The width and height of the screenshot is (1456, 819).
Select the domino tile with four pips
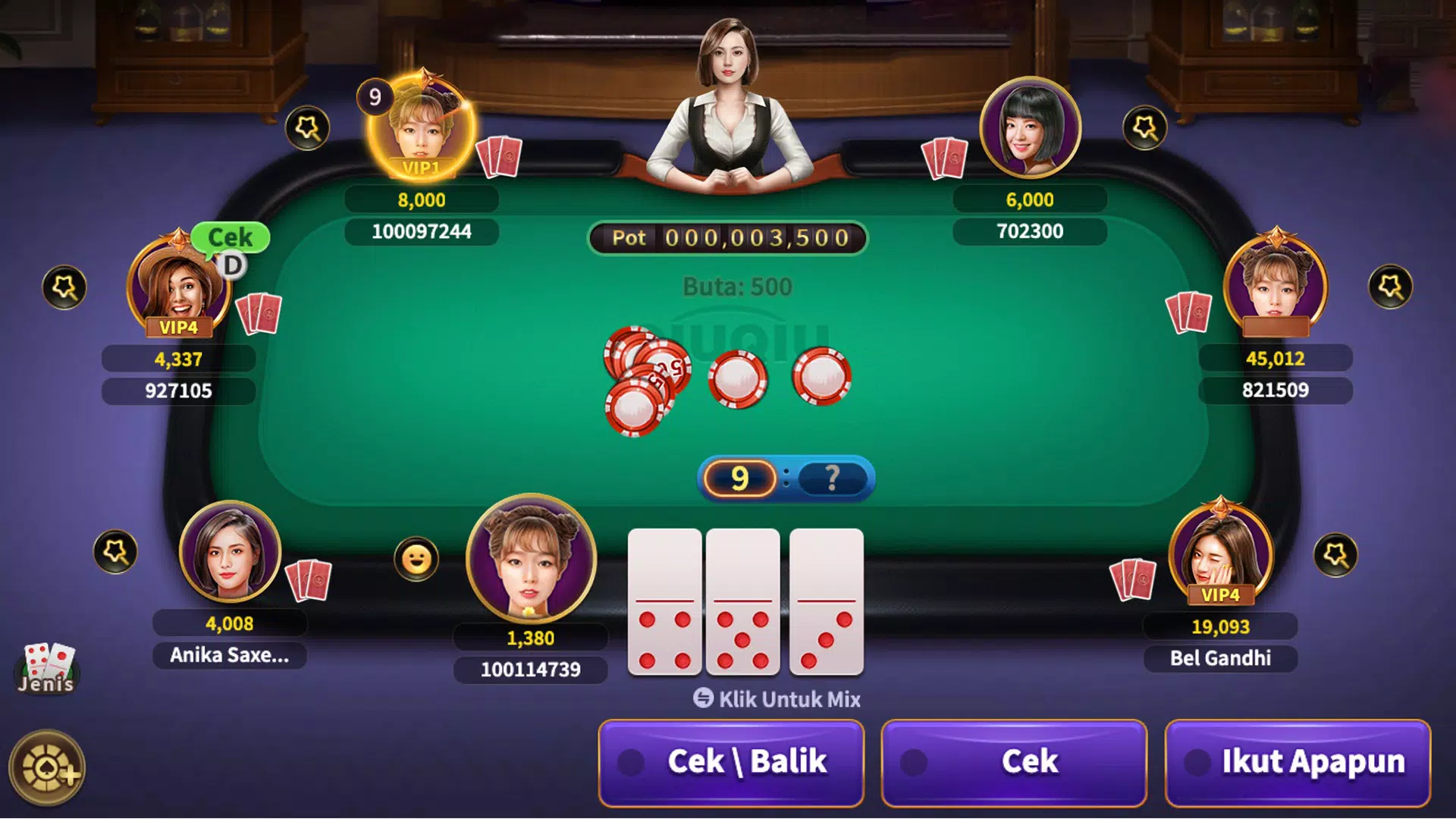tap(664, 602)
